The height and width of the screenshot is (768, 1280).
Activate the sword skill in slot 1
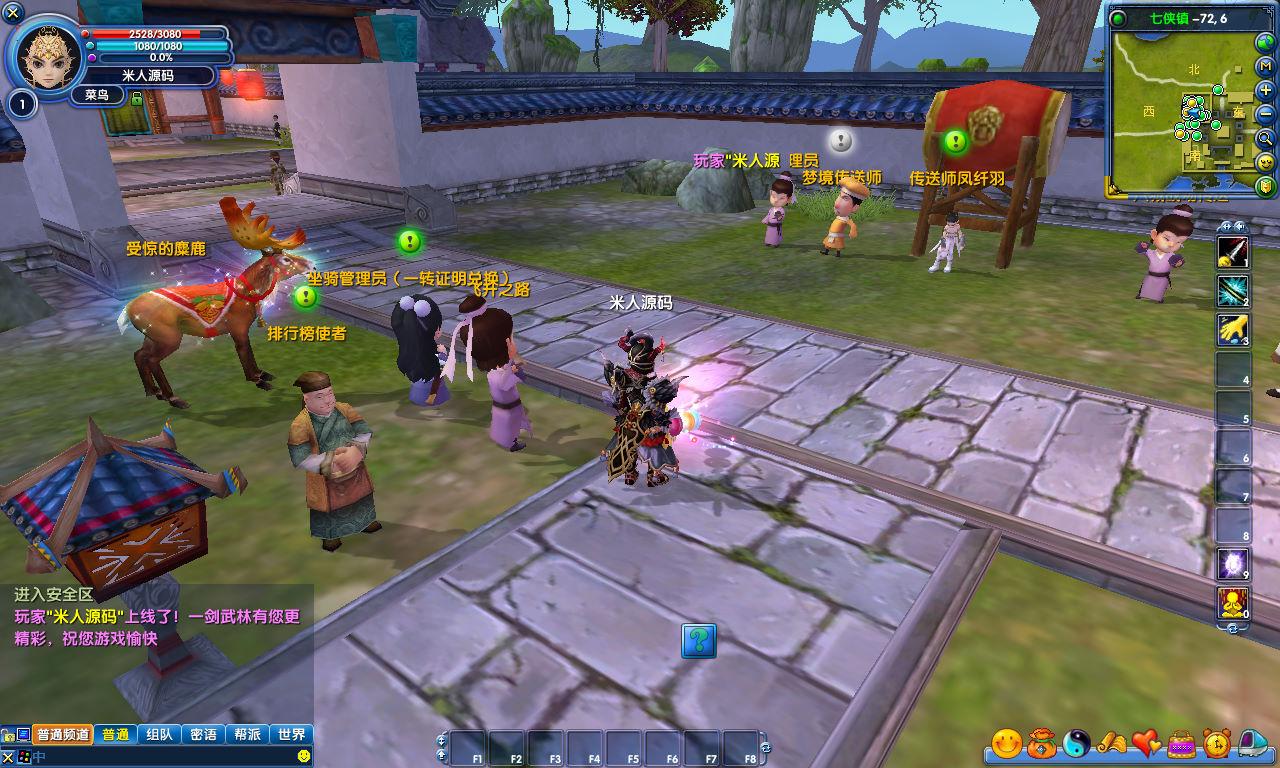pyautogui.click(x=1232, y=251)
